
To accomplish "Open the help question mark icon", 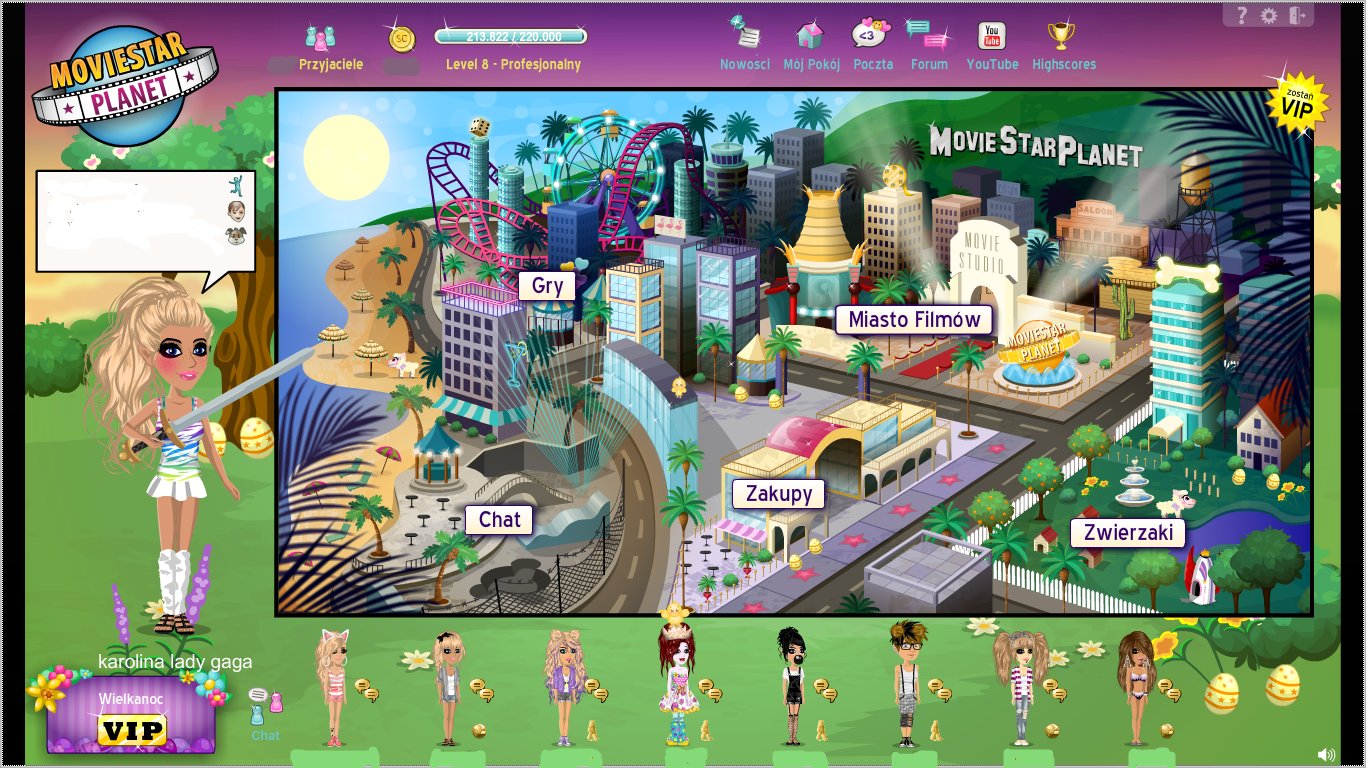I will coord(1242,14).
